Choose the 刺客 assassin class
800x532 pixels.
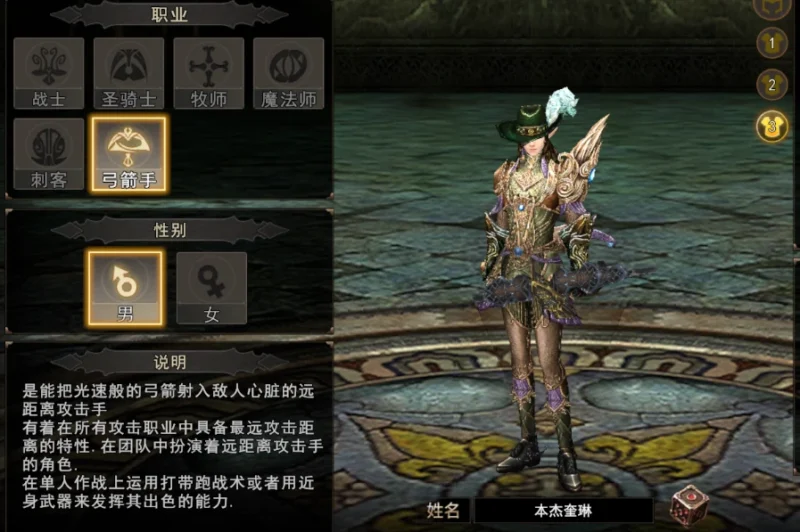(49, 154)
